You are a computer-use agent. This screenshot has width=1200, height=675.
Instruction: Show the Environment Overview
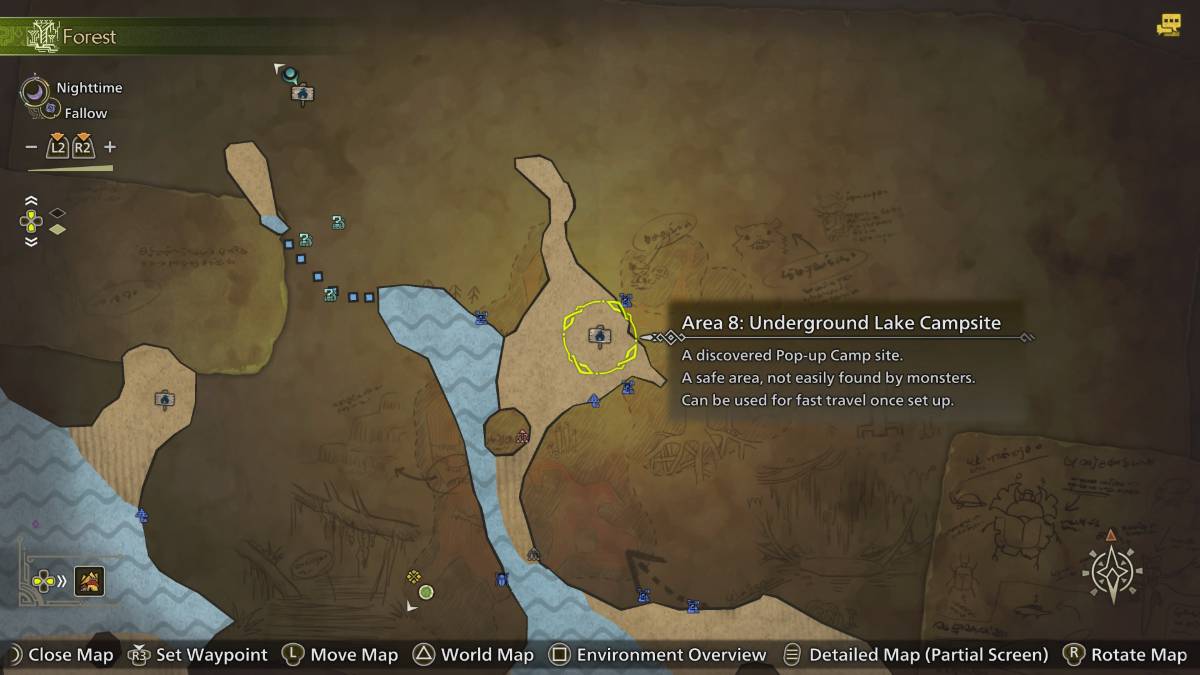coord(658,655)
